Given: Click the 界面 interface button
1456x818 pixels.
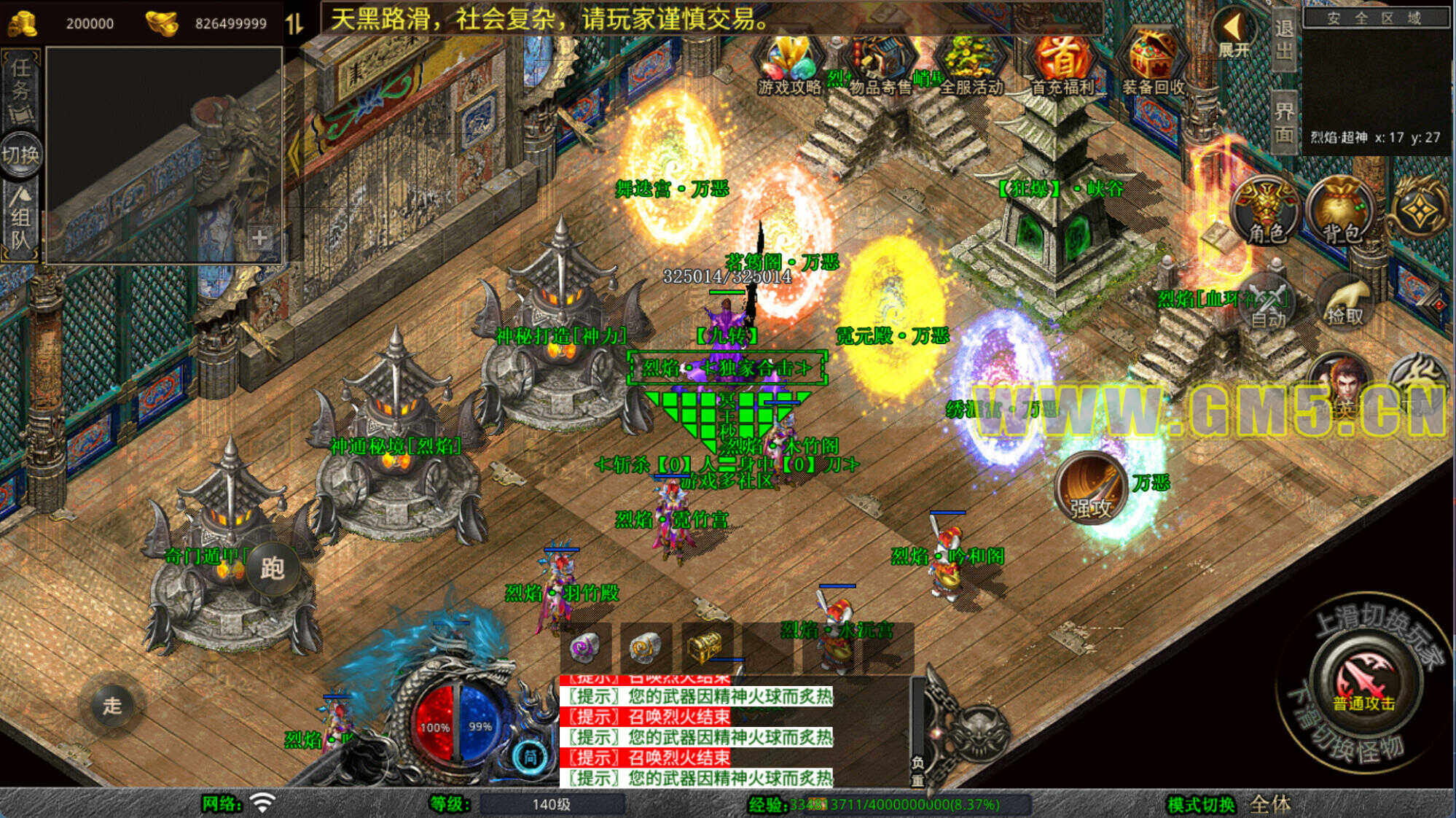Looking at the screenshot, I should coord(1284,122).
